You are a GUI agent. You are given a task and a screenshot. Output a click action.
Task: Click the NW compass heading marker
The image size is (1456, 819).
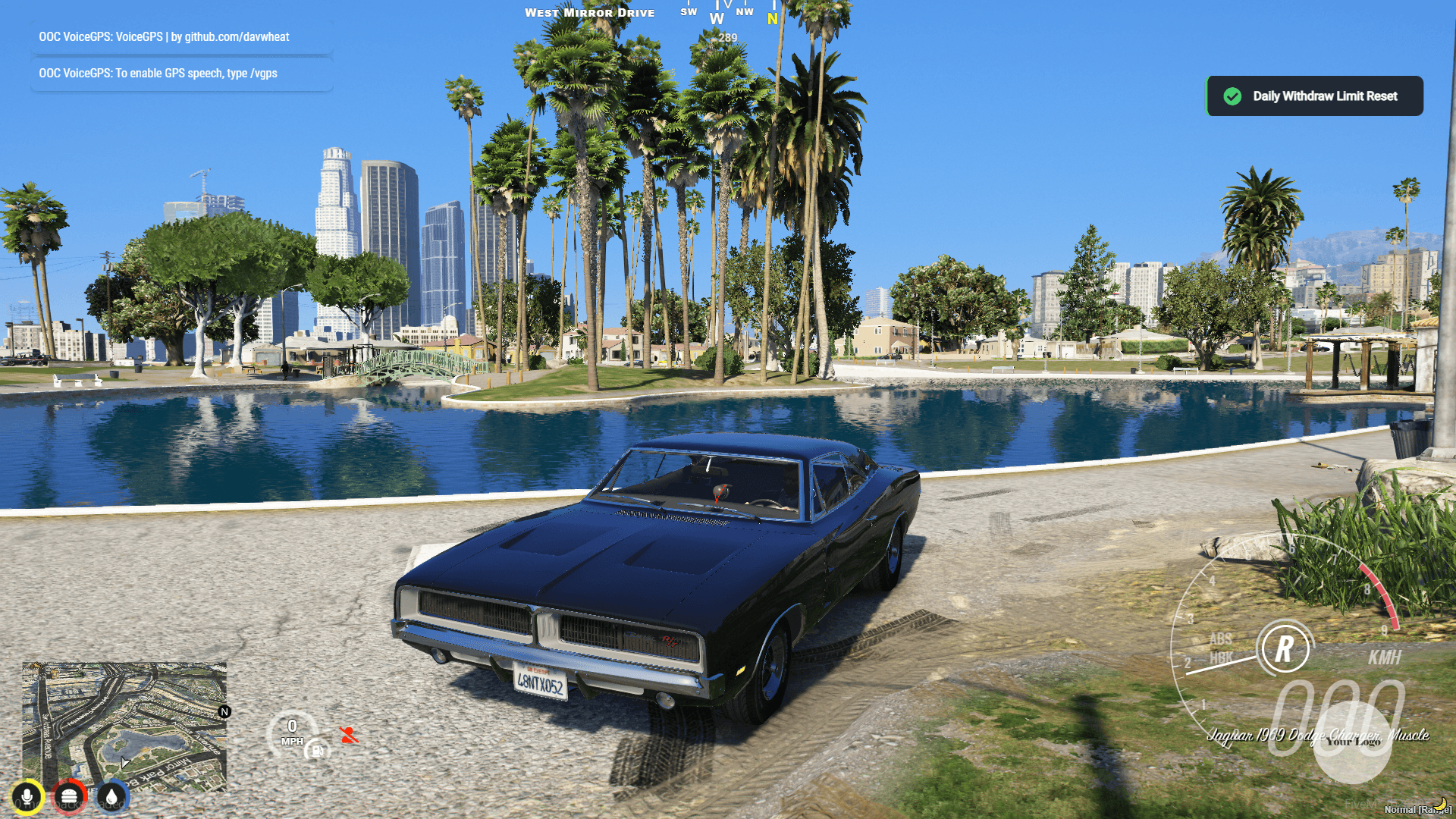(745, 11)
